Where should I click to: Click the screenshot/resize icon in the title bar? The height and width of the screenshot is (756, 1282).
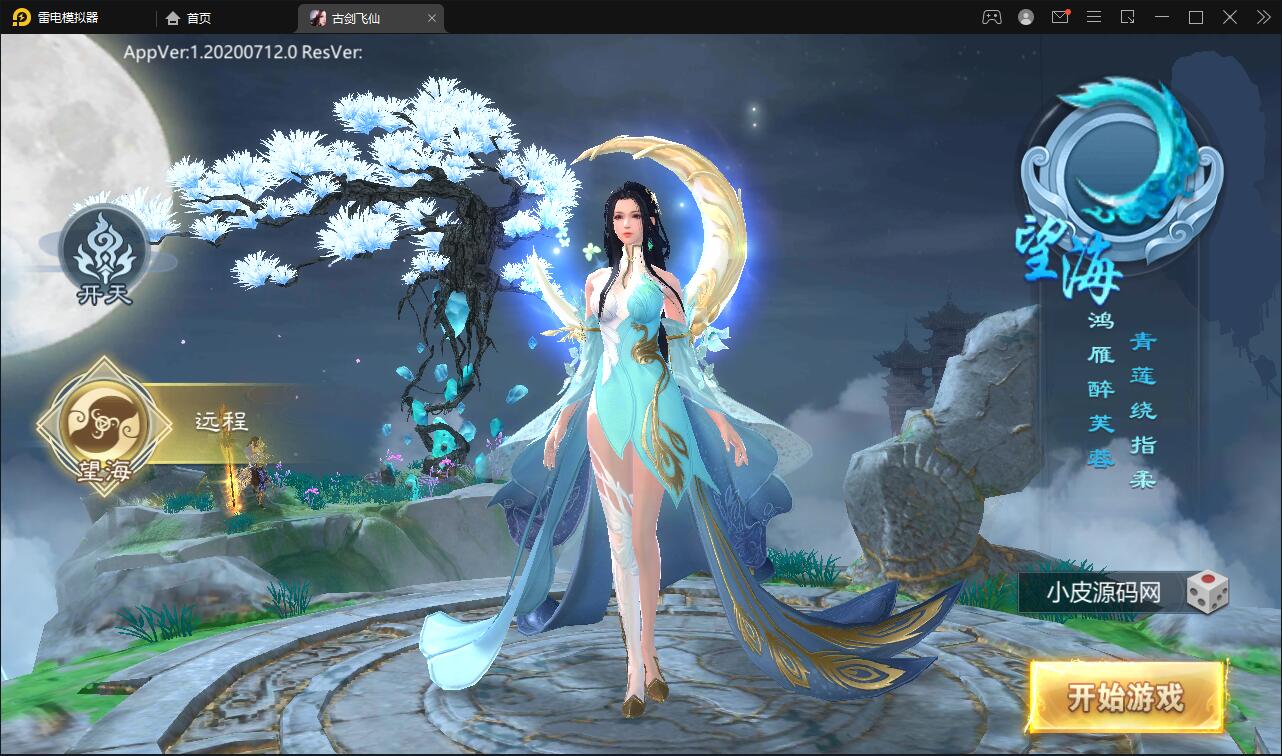point(1129,17)
